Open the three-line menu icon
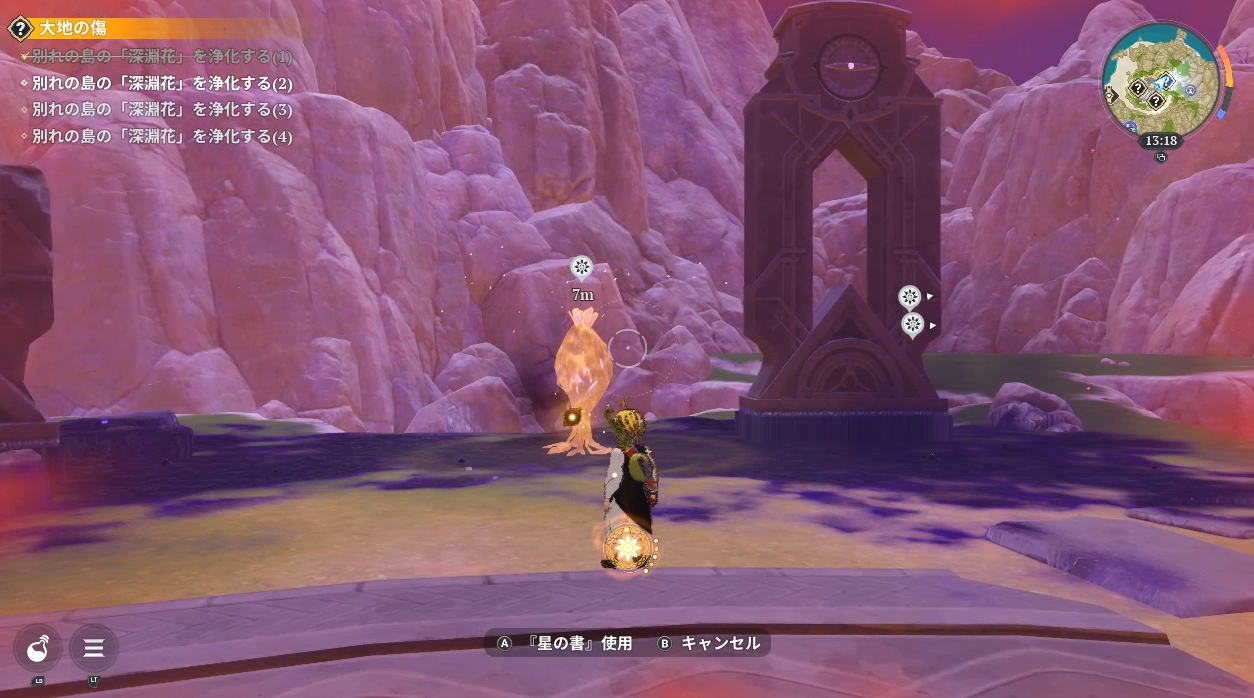 point(94,649)
